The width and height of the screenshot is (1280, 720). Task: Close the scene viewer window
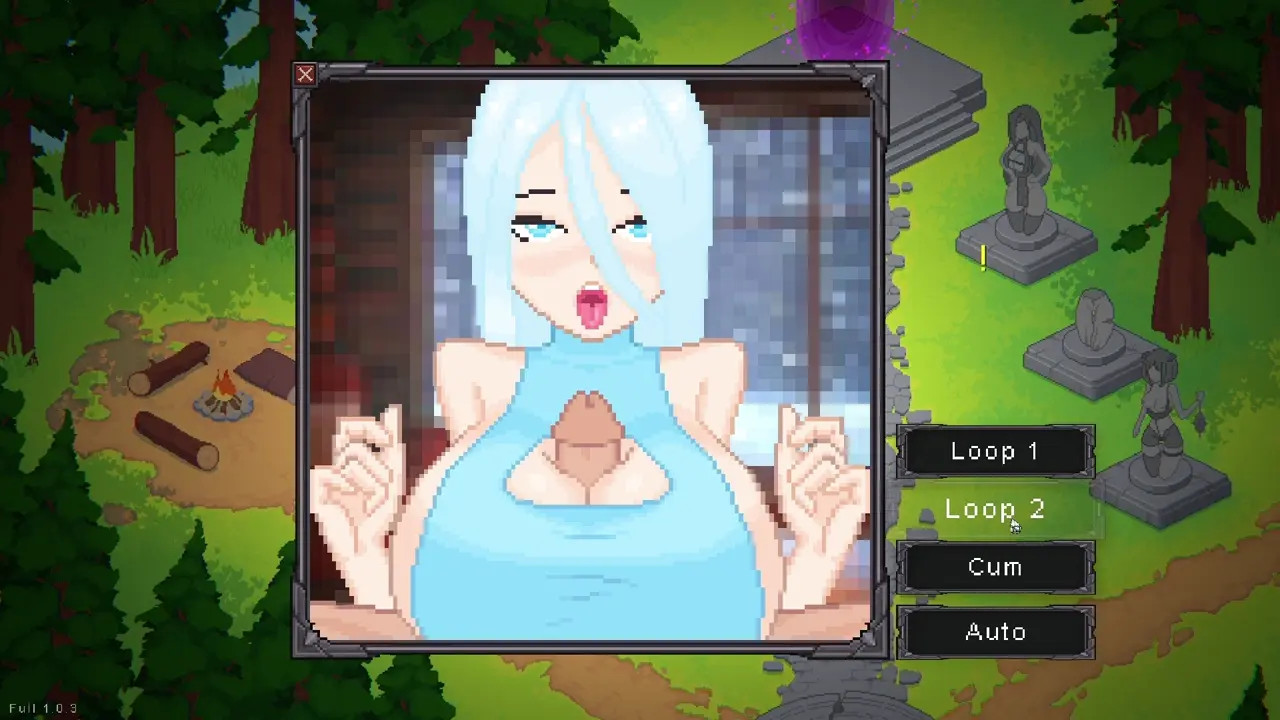point(305,74)
